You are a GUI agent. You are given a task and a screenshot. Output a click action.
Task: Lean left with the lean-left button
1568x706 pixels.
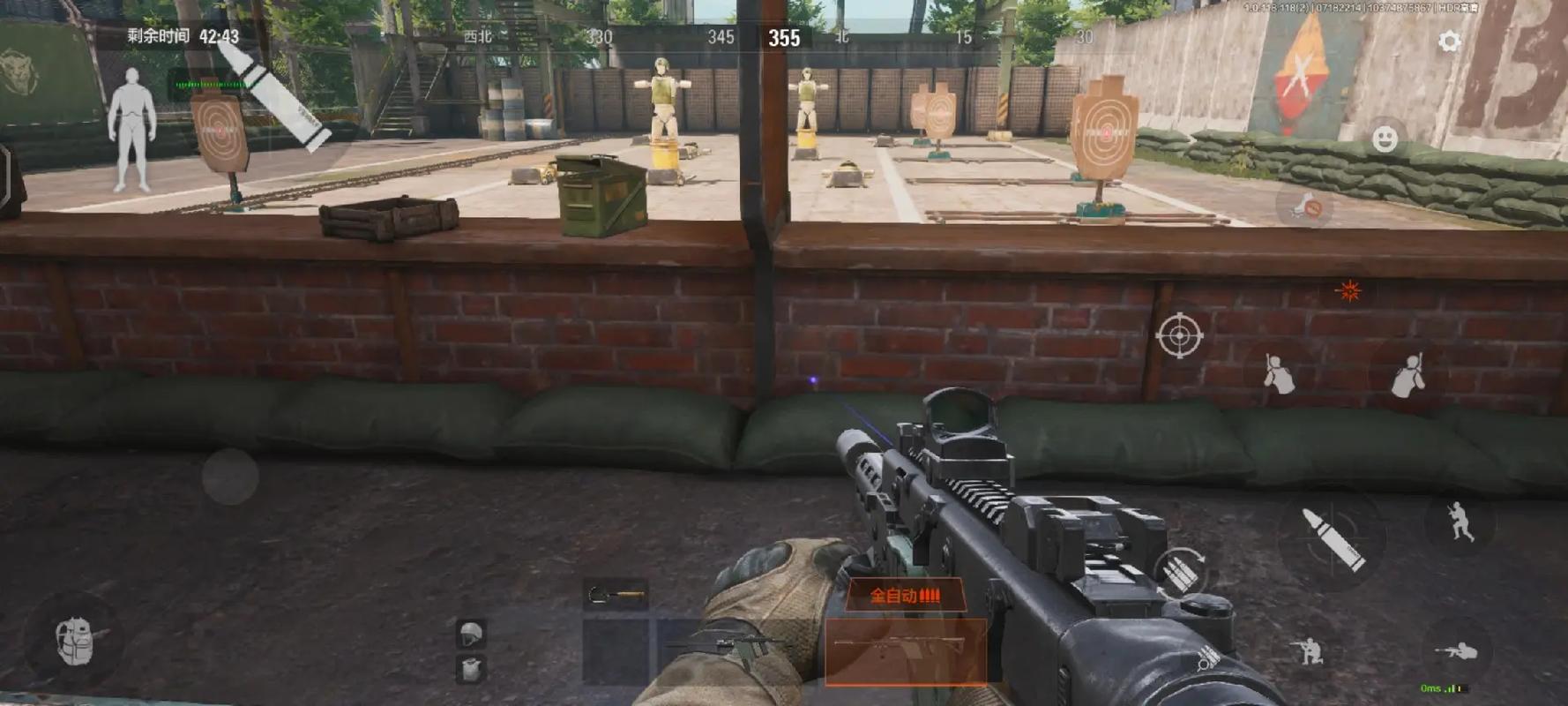pyautogui.click(x=1278, y=373)
